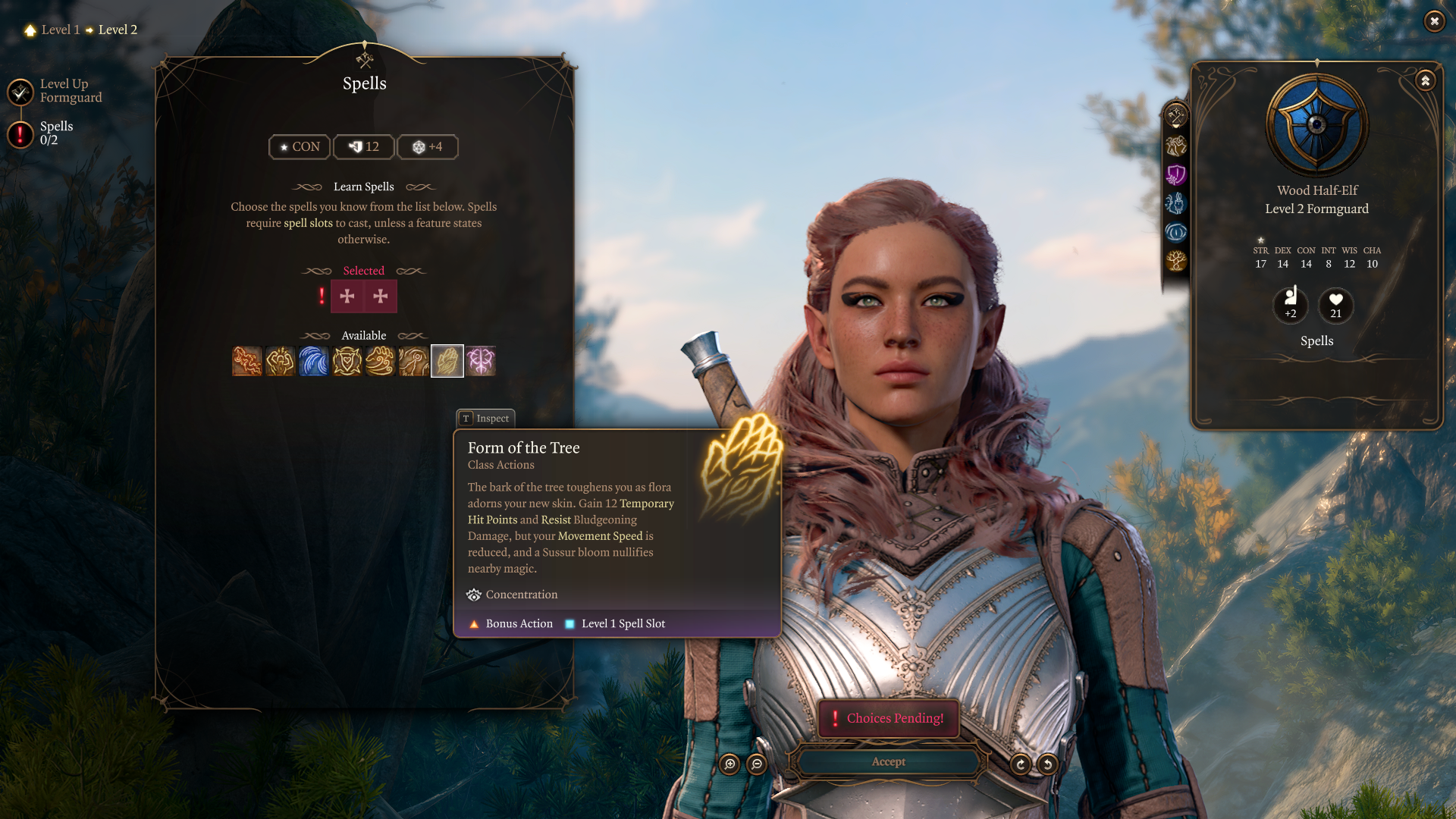Viewport: 1456px width, 819px height.
Task: Open the purple shield tab
Action: [1176, 175]
